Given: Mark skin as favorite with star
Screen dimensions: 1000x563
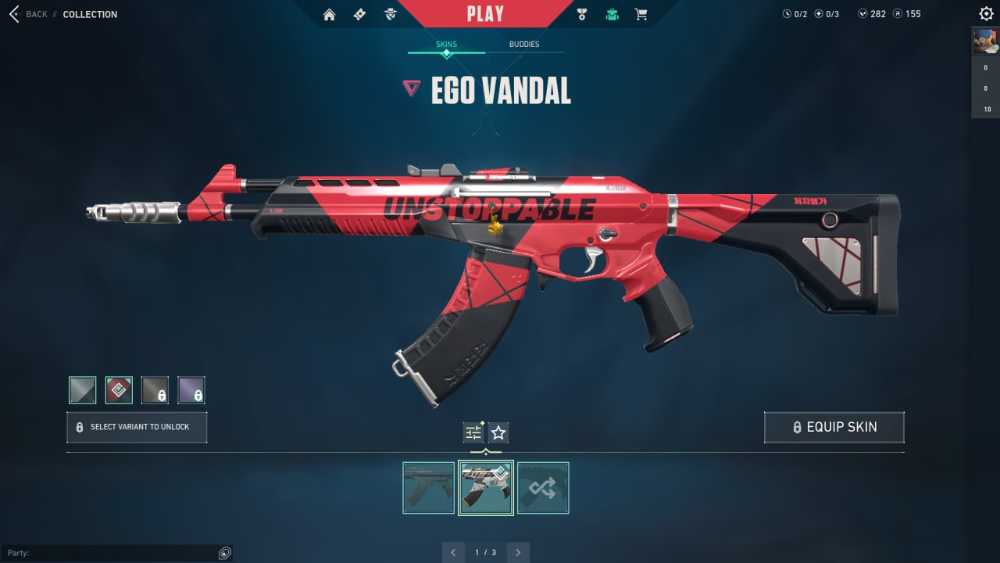Looking at the screenshot, I should pyautogui.click(x=499, y=433).
